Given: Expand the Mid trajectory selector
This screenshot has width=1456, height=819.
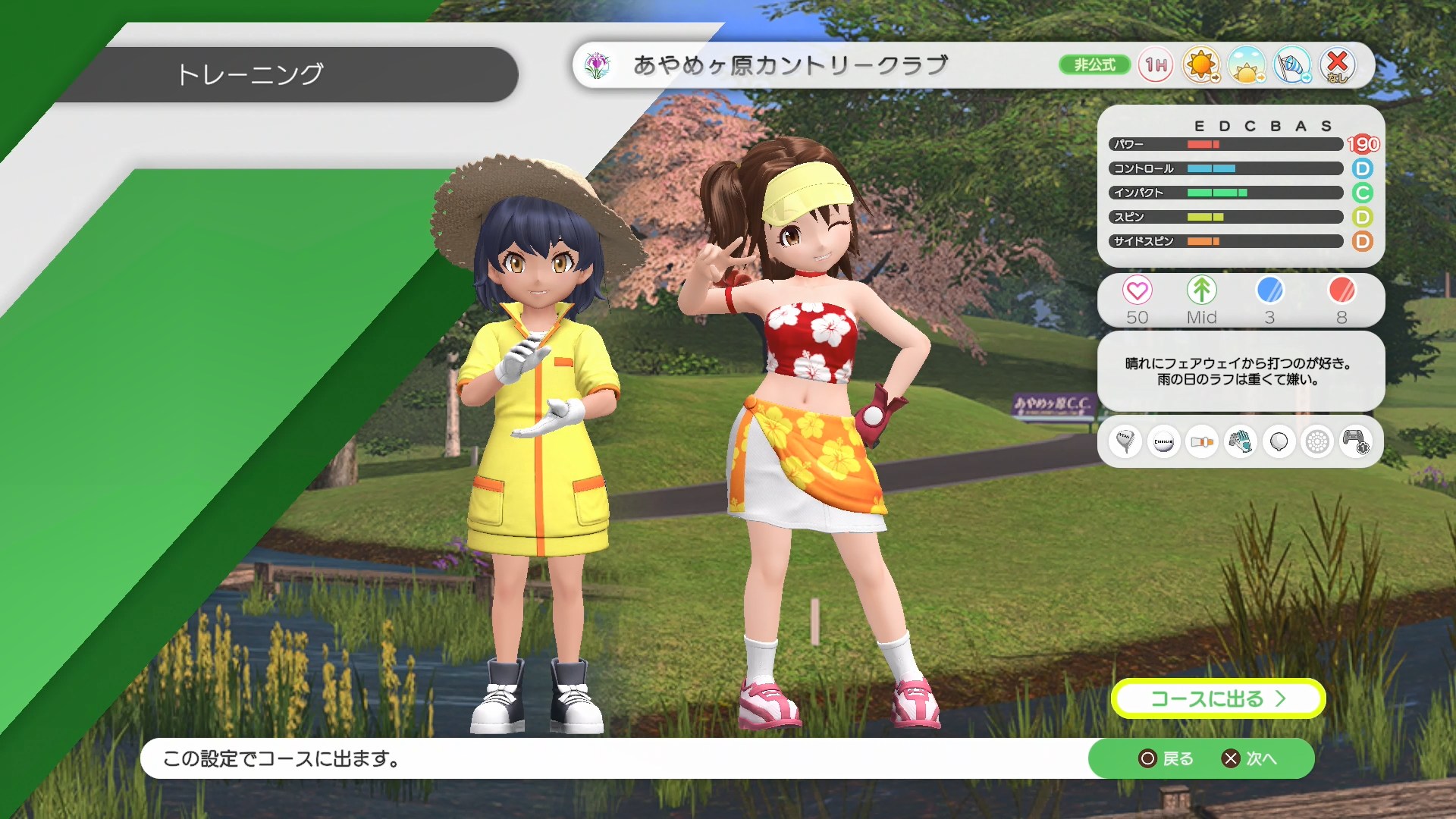Looking at the screenshot, I should click(x=1201, y=300).
